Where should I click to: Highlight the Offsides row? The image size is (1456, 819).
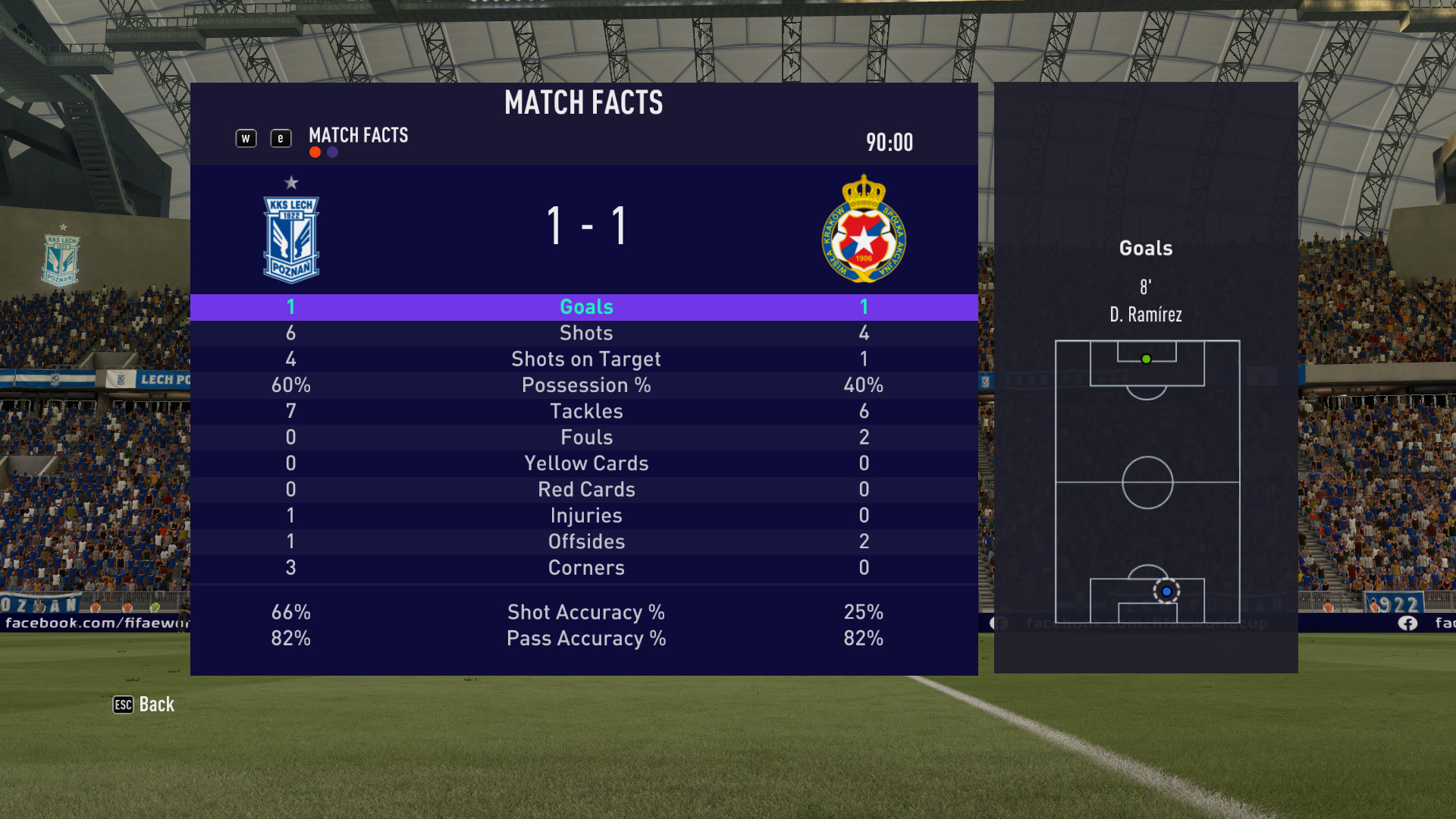(585, 541)
